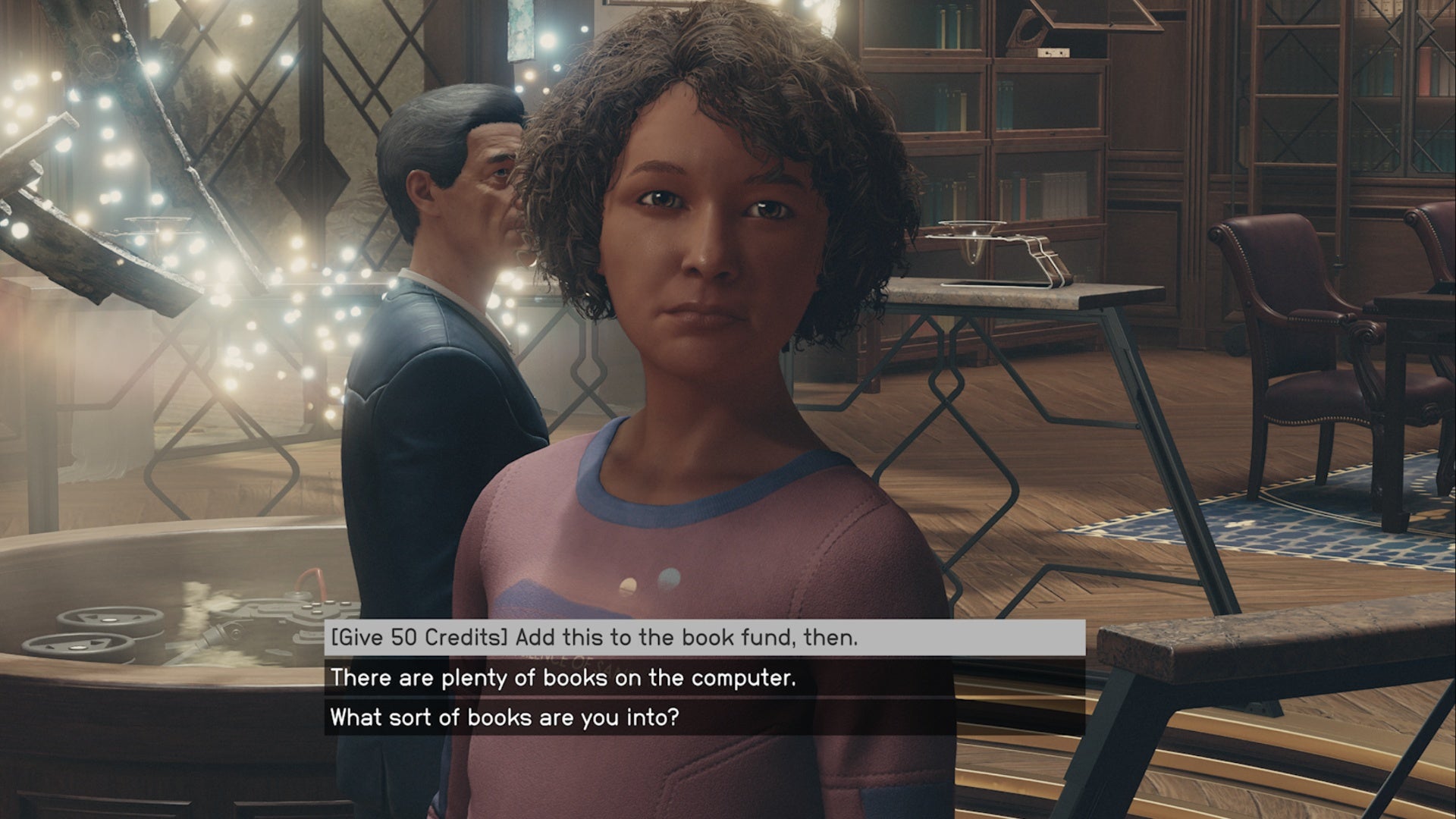This screenshot has width=1456, height=819.
Task: Choose the Give 50 Credits reply
Action: [595, 638]
